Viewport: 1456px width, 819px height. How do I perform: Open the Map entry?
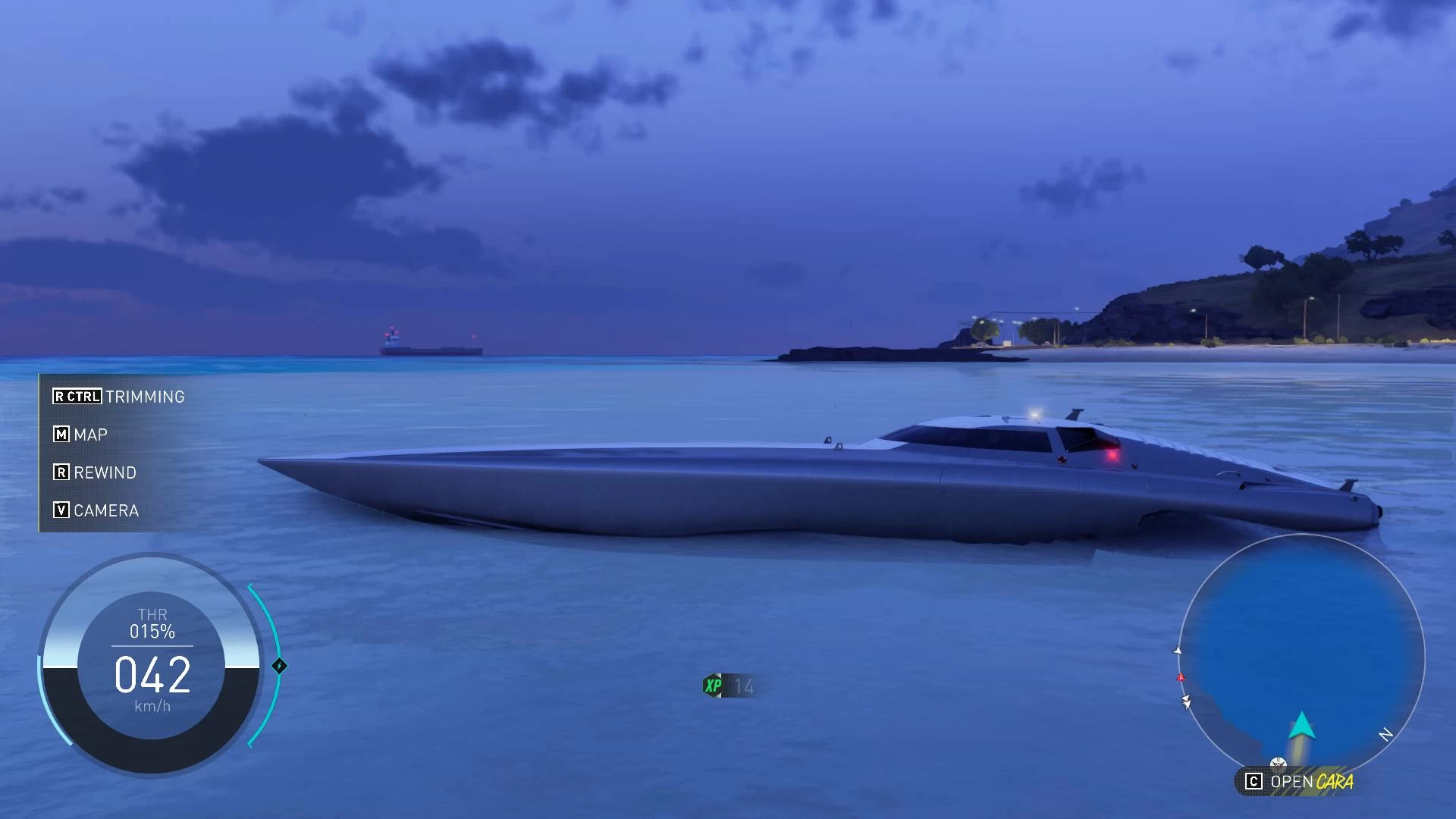80,435
